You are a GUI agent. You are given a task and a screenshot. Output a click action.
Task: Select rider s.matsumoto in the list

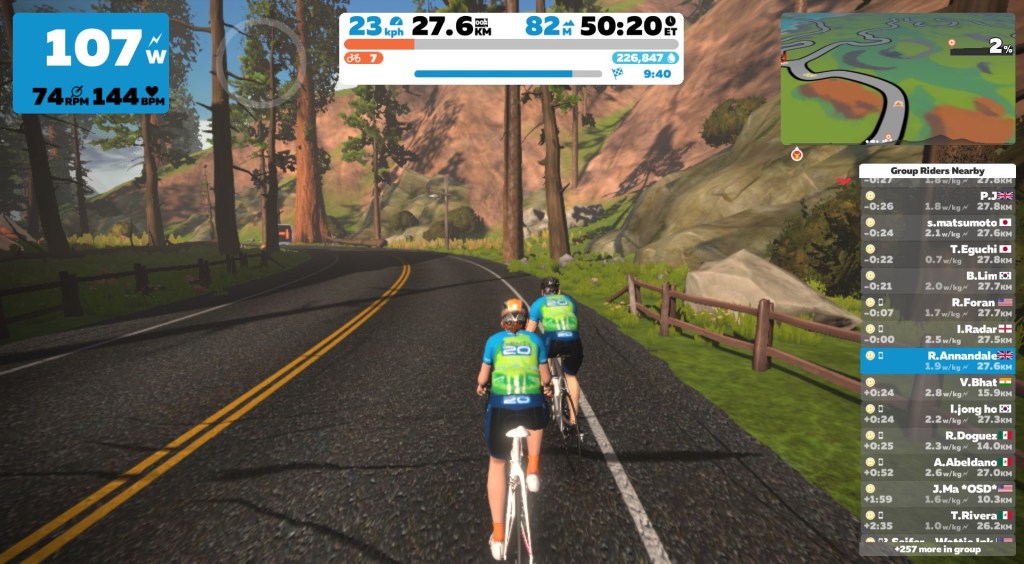(x=937, y=227)
